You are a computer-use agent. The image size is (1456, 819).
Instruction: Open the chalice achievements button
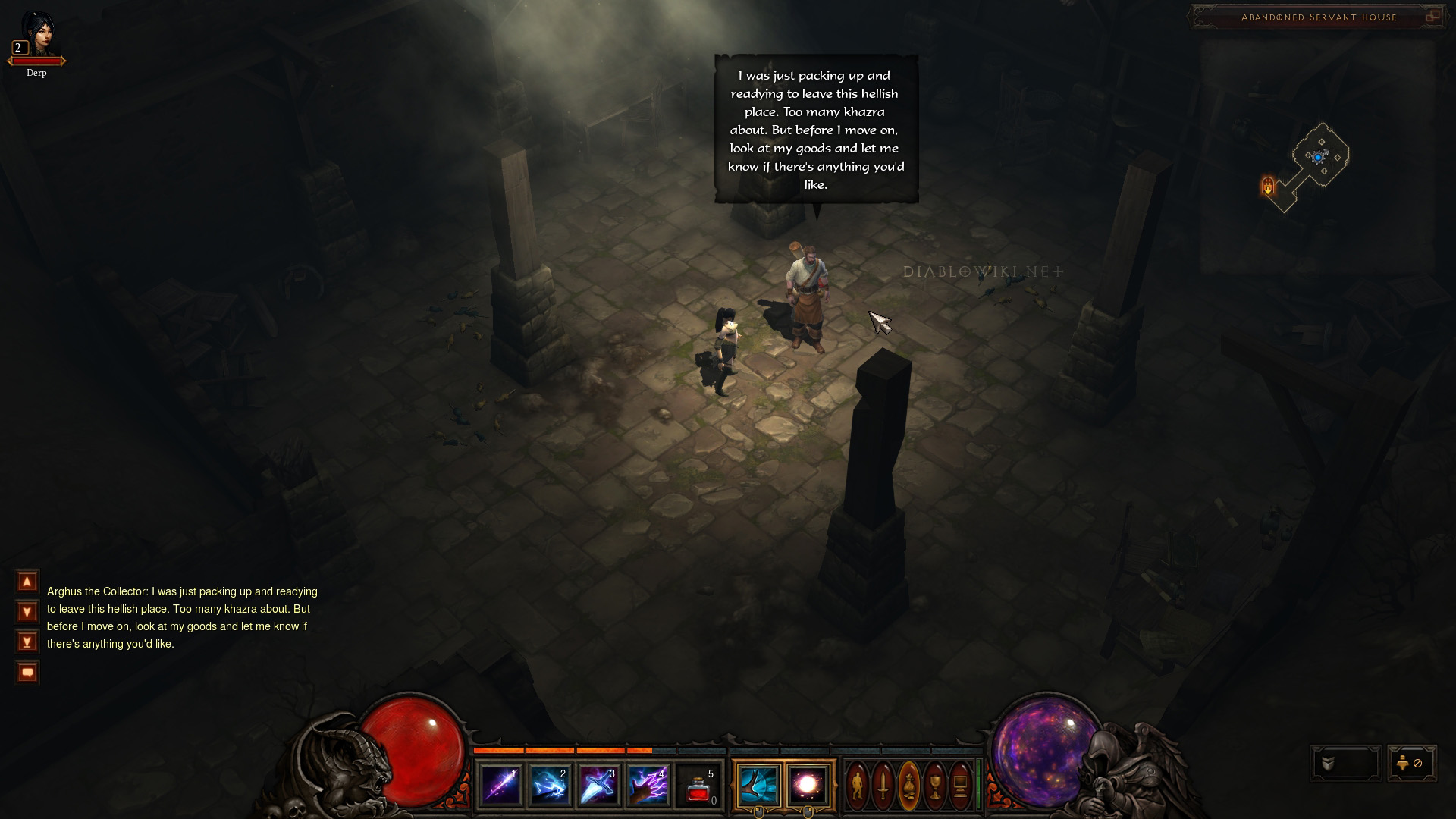[x=935, y=786]
